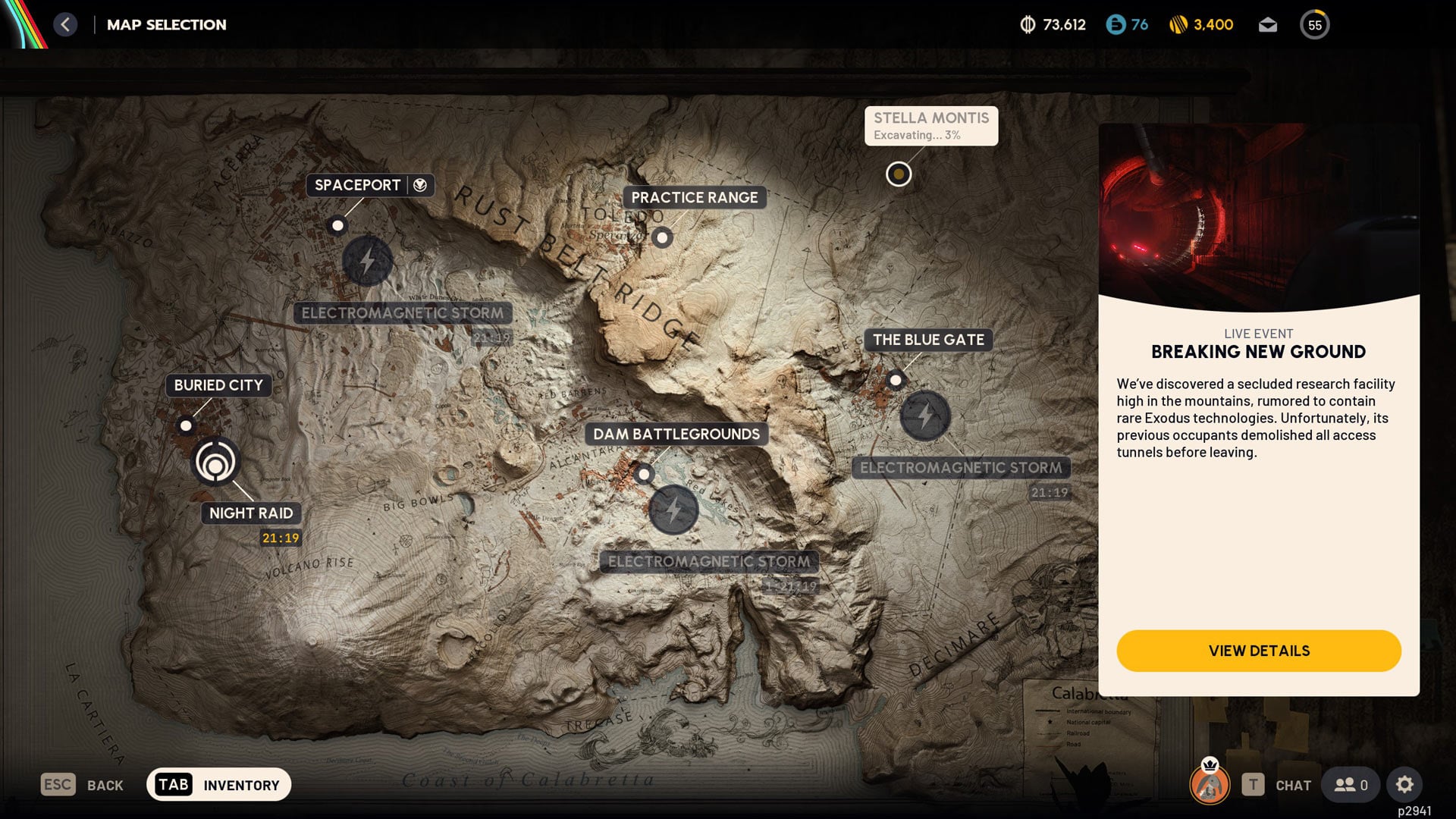Select the Practice Range map marker

(x=663, y=237)
